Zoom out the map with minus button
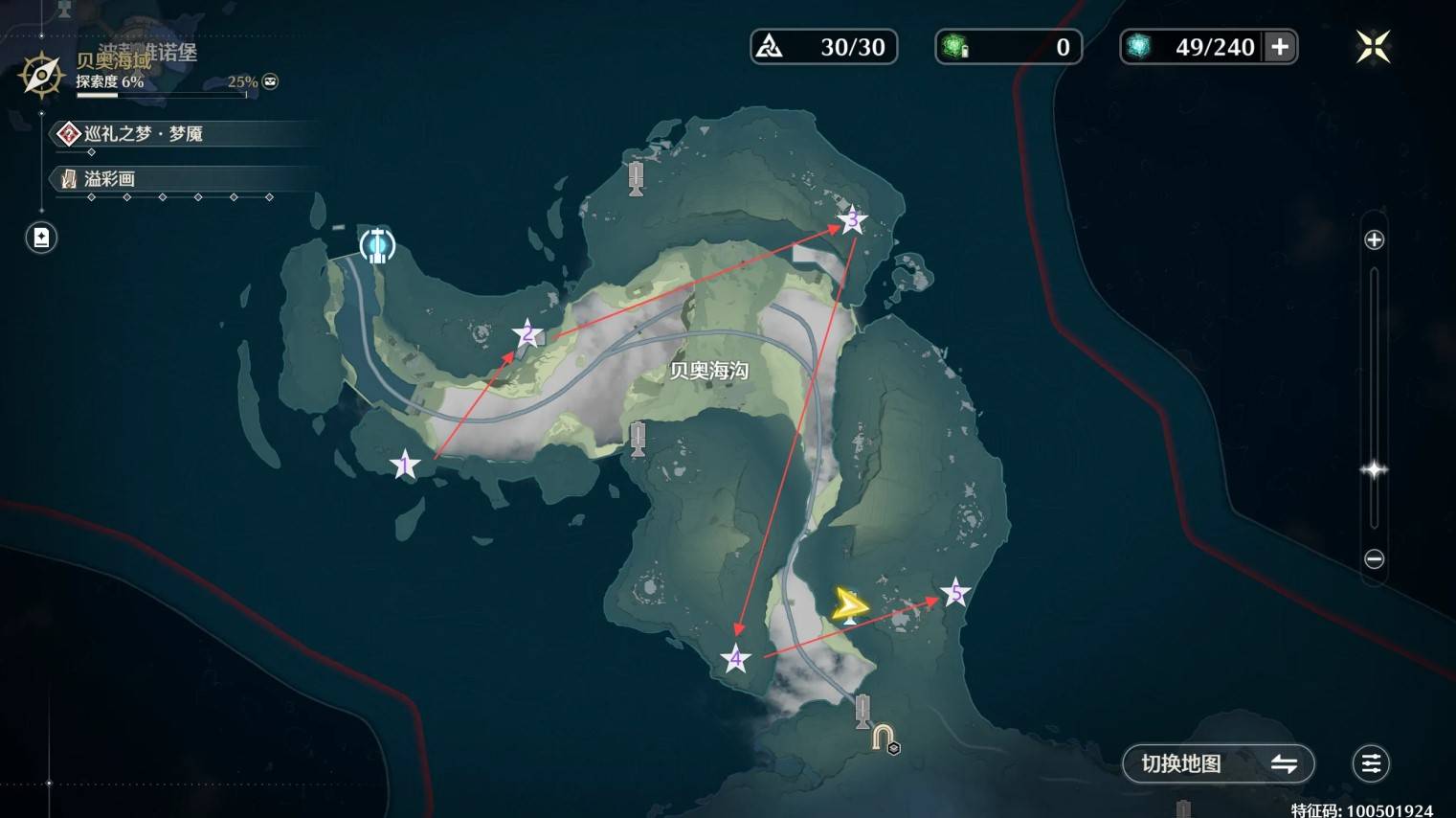The width and height of the screenshot is (1456, 818). click(1374, 558)
